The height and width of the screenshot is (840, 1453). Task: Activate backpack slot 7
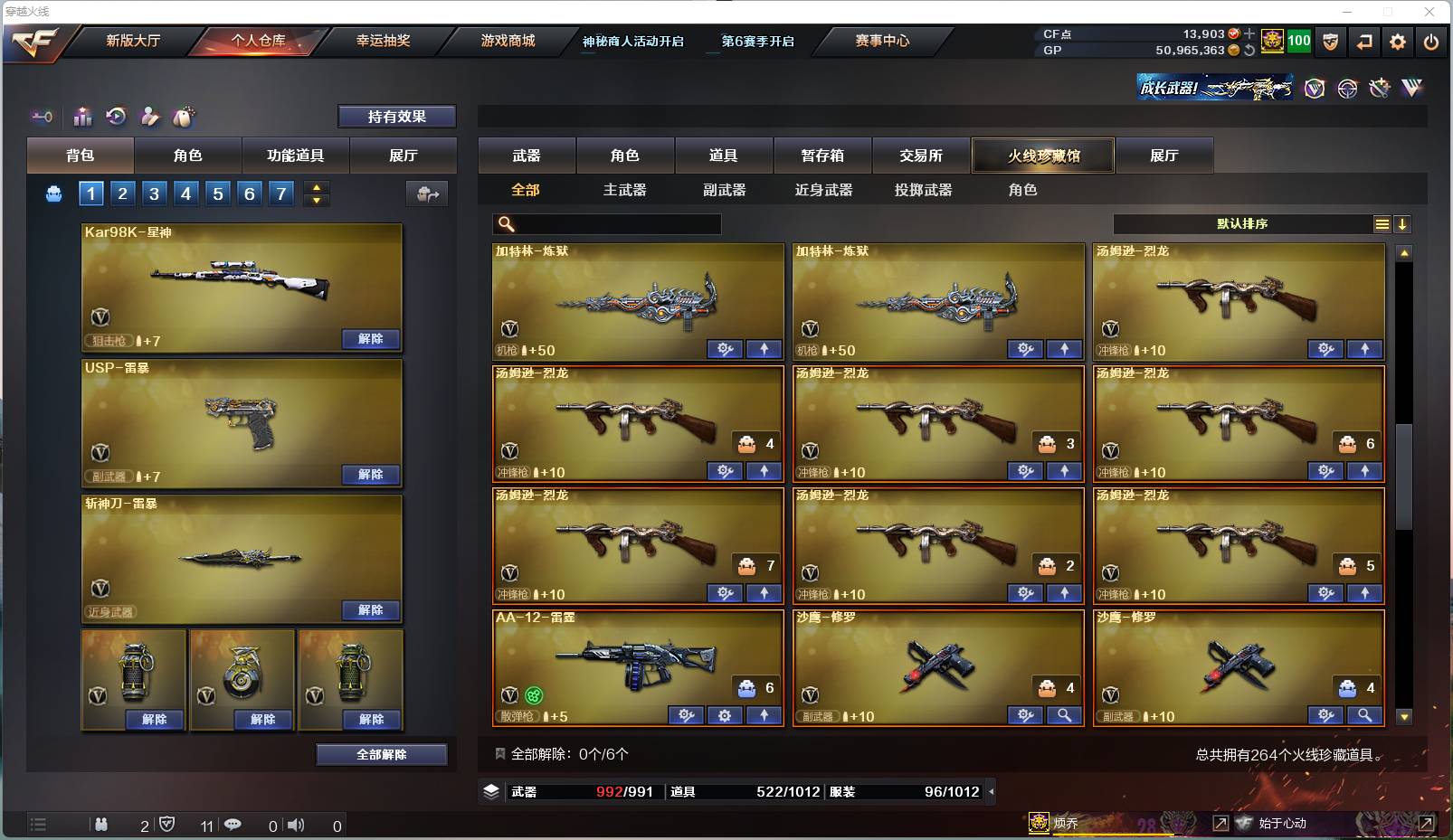click(x=280, y=193)
